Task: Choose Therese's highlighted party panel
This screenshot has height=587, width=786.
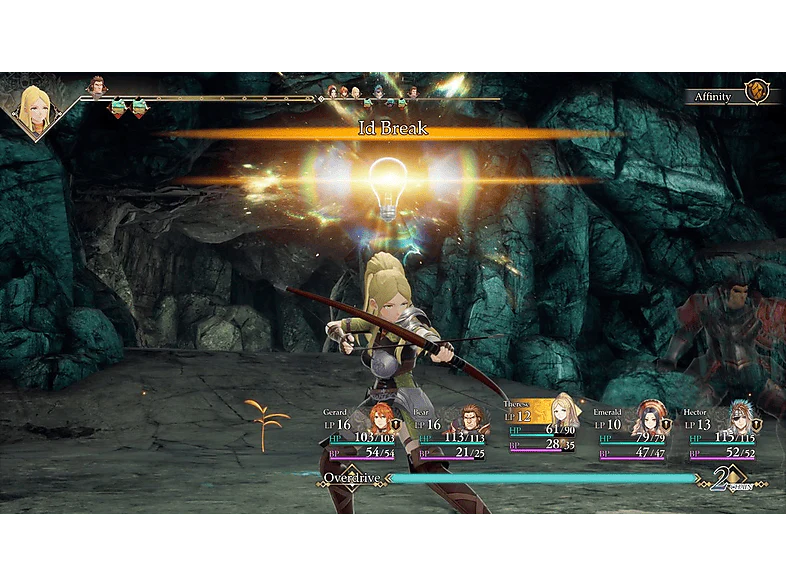Action: [542, 429]
